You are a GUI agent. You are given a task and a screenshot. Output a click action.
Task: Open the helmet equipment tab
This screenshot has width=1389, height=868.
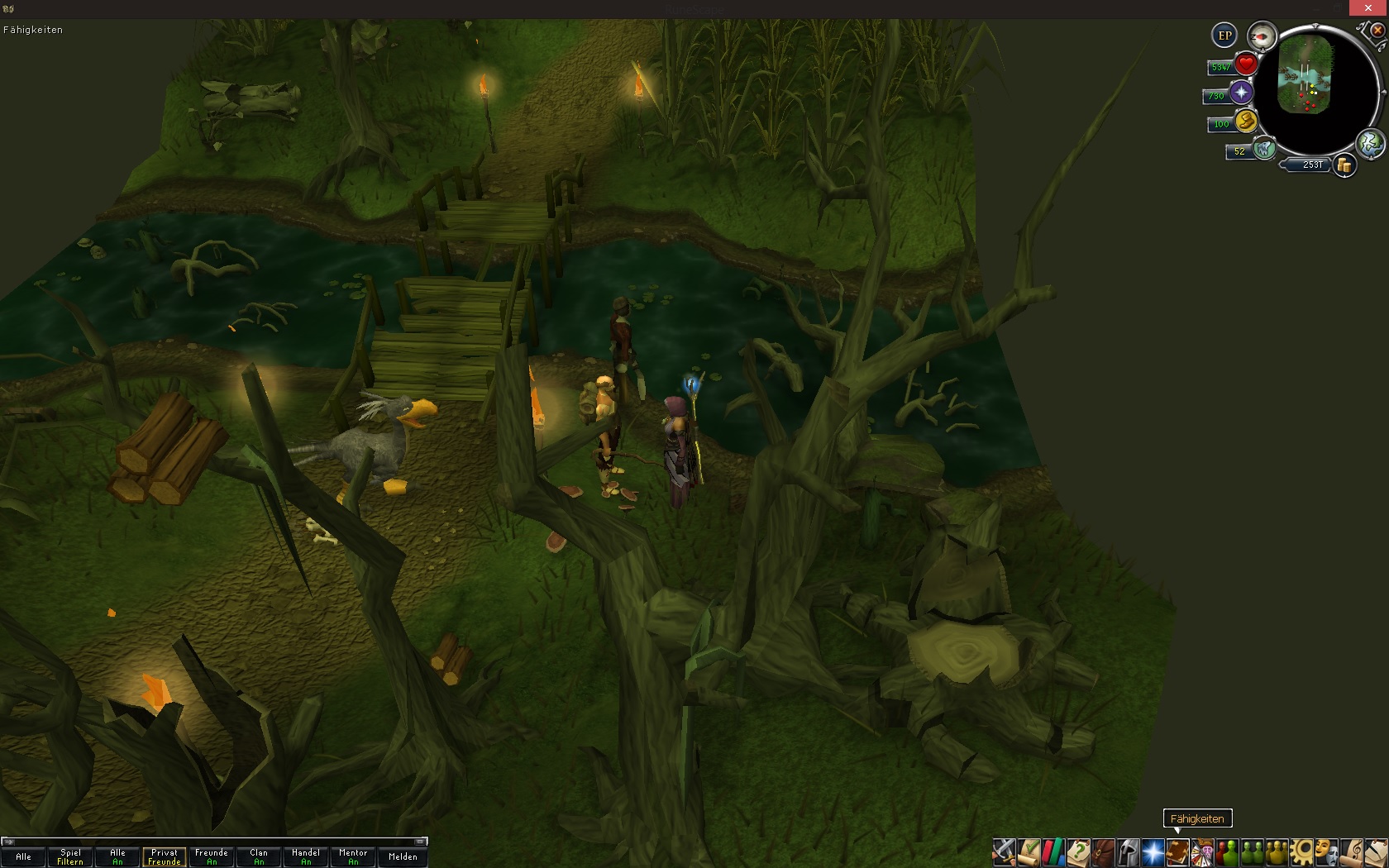pyautogui.click(x=1128, y=851)
